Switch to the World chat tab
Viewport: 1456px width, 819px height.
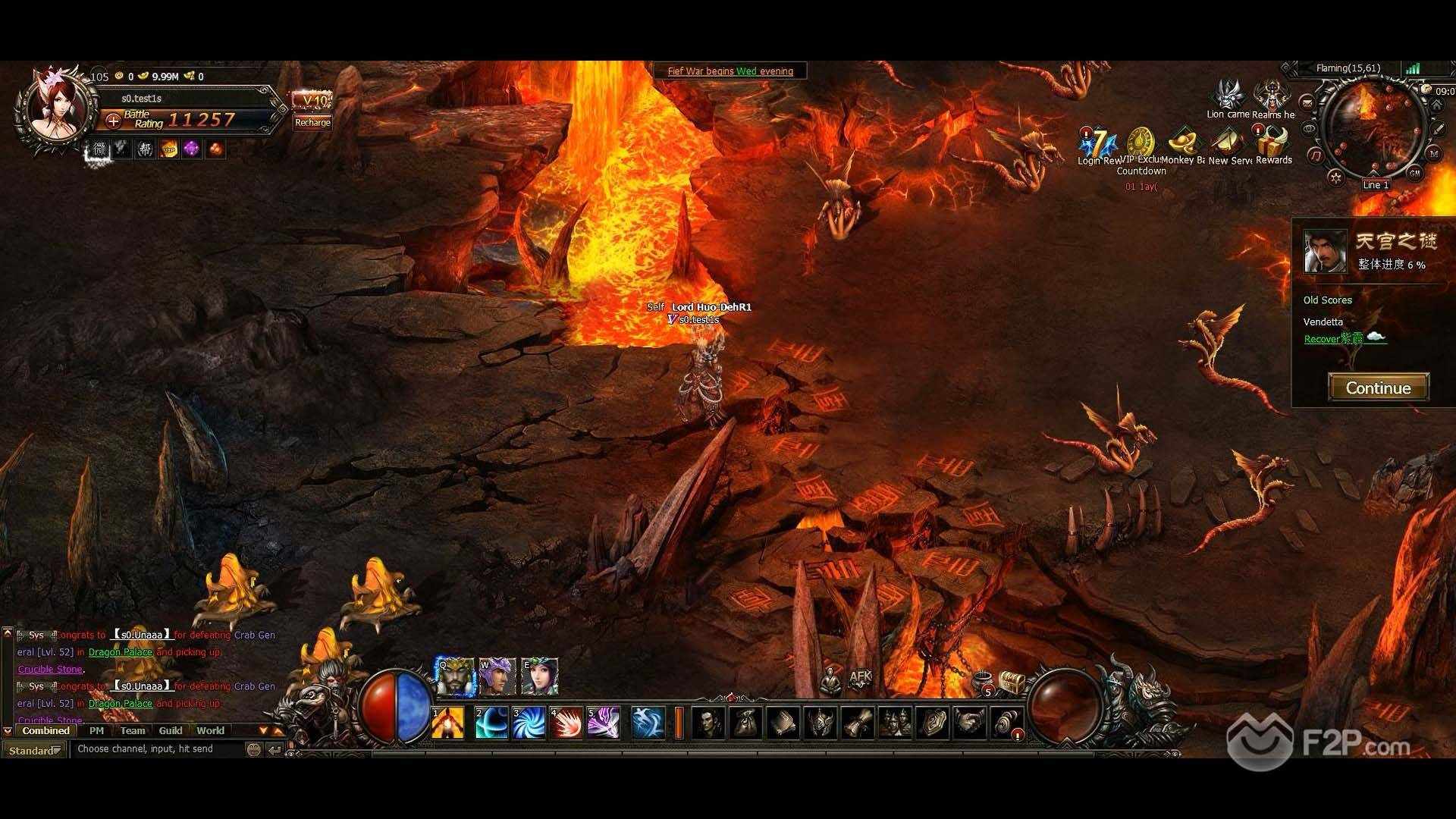tap(210, 730)
